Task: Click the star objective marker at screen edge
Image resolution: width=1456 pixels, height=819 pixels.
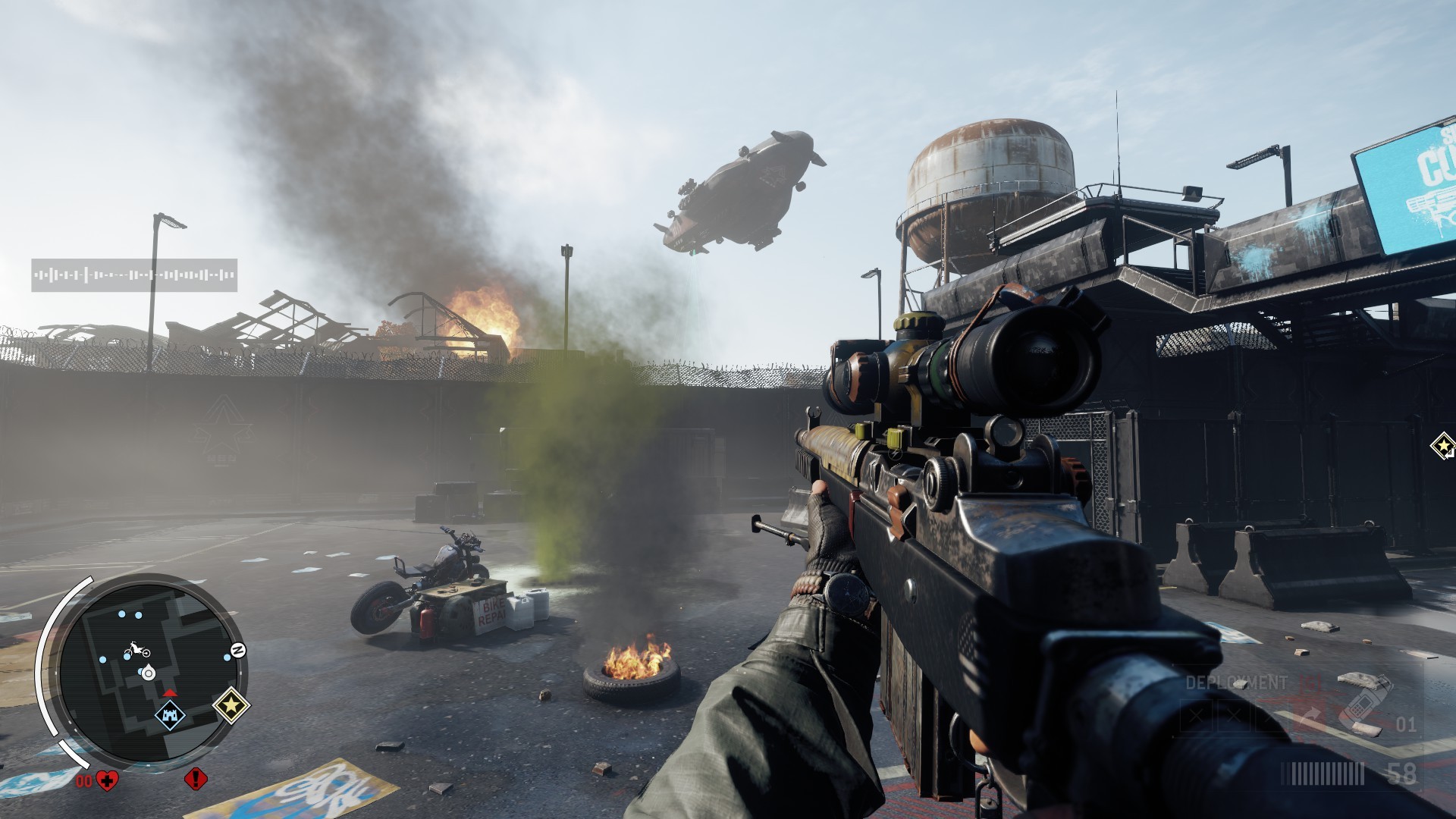Action: coord(1444,446)
